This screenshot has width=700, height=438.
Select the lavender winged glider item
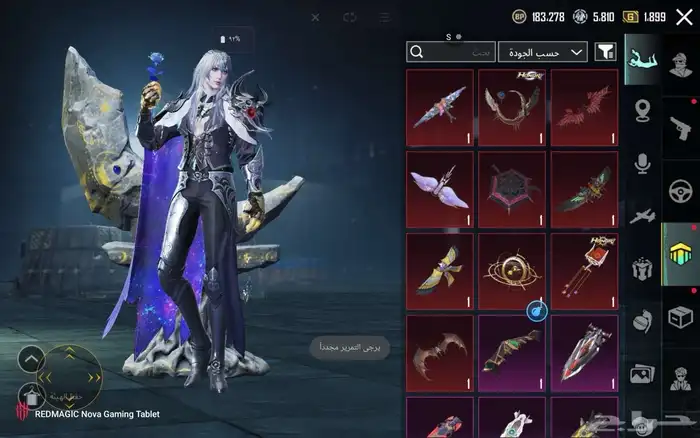click(439, 189)
